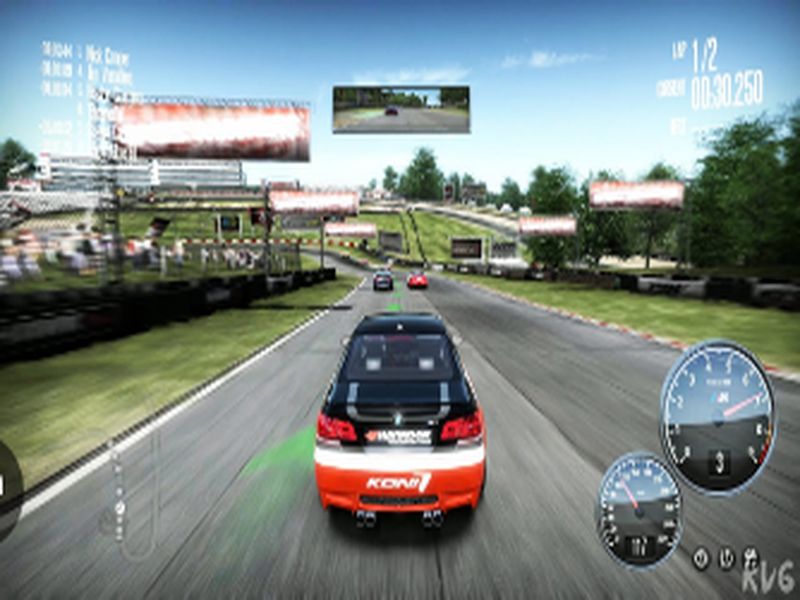Click the rear-view mirror display
Image resolution: width=800 pixels, height=600 pixels.
(401, 109)
